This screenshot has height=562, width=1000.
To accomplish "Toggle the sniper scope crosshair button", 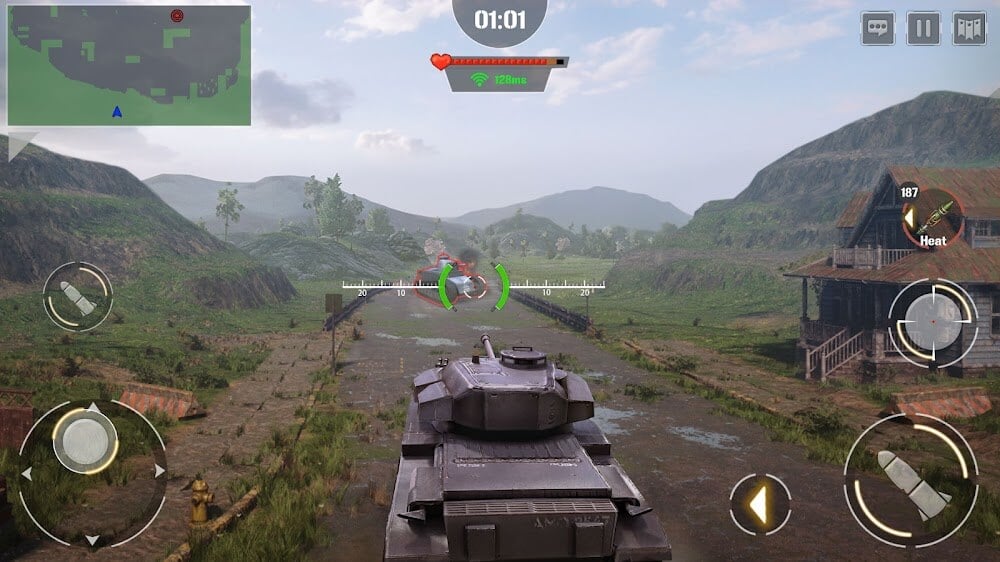I will tap(933, 323).
